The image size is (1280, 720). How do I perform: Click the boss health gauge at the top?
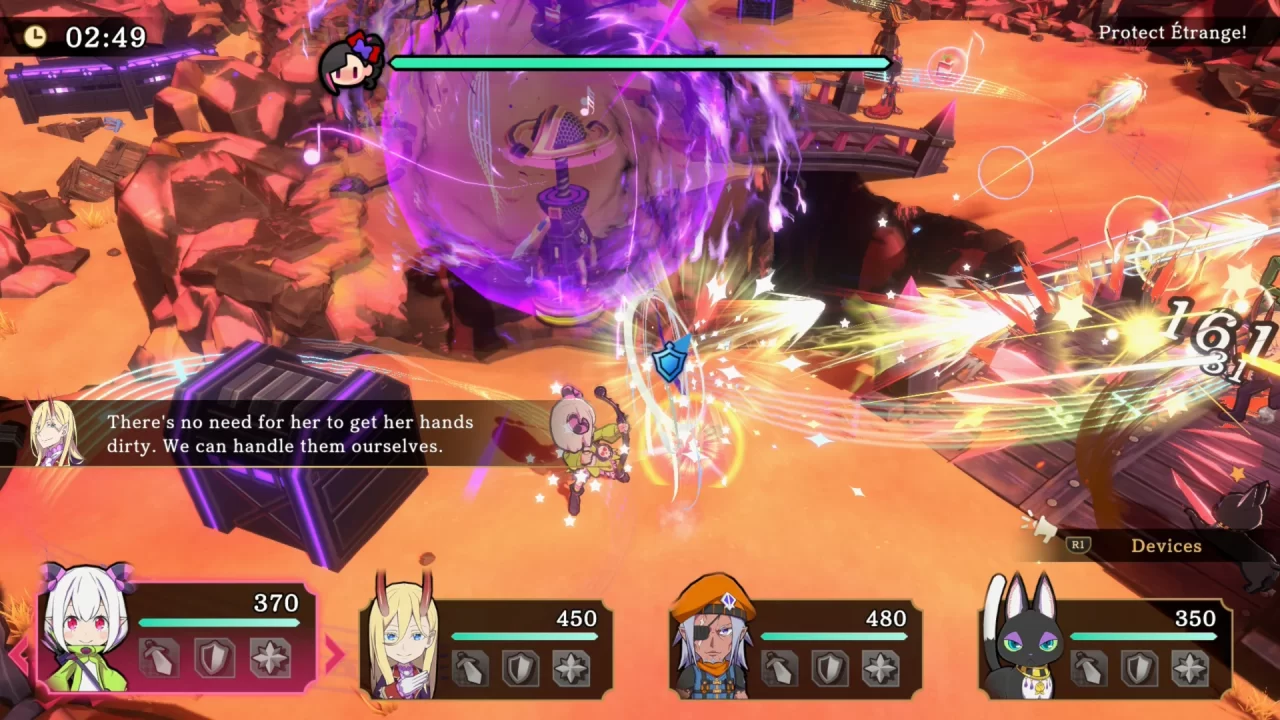click(640, 63)
